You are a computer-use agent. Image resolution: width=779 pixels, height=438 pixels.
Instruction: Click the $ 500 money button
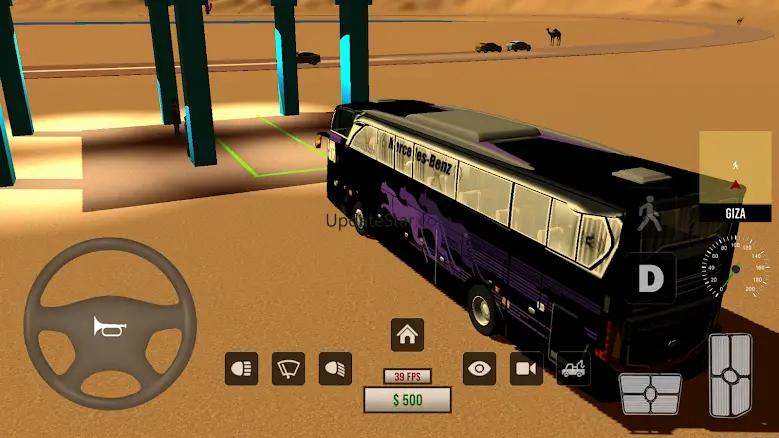click(x=407, y=400)
